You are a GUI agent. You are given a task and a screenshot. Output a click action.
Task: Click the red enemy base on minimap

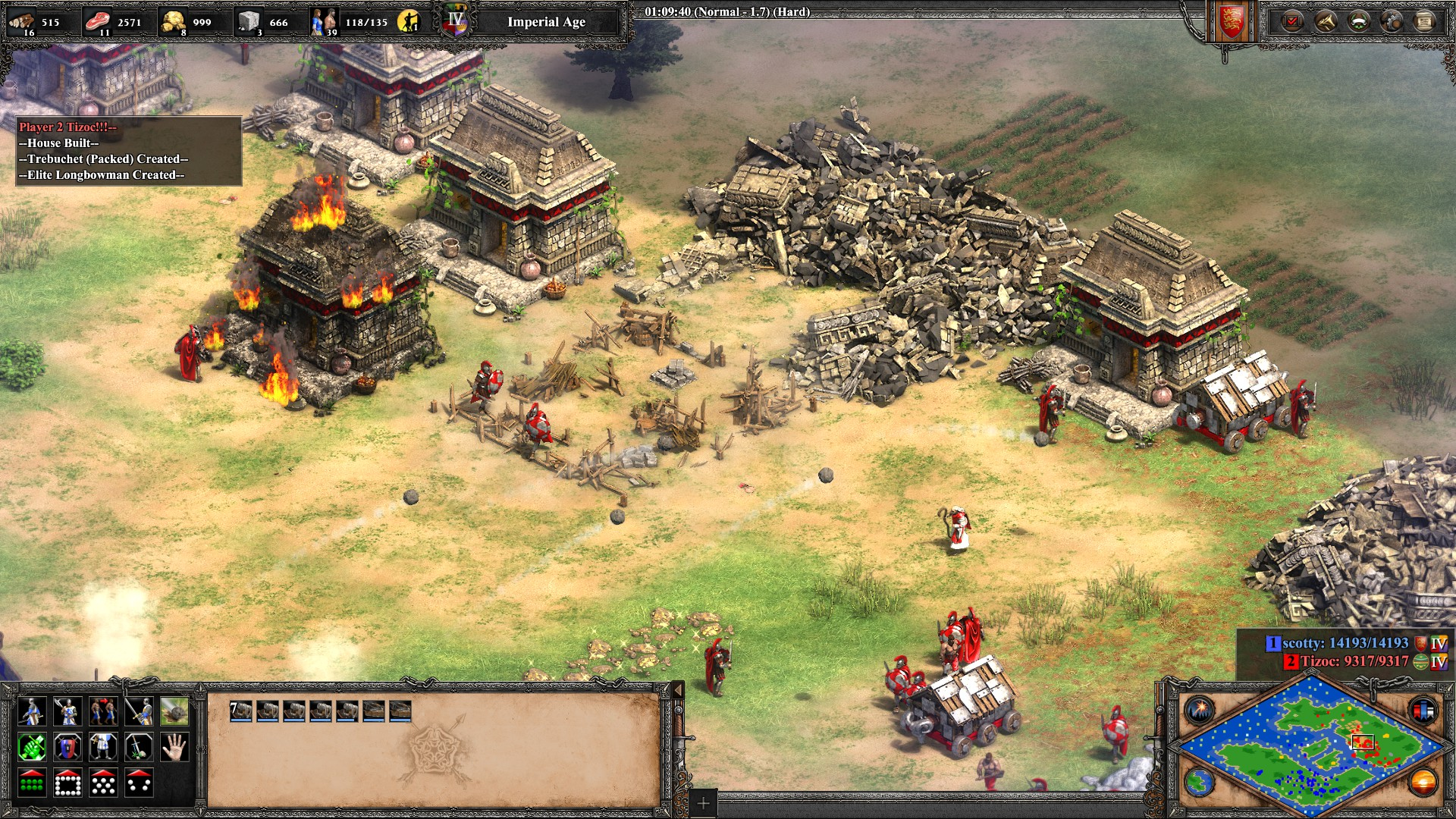point(1365,745)
